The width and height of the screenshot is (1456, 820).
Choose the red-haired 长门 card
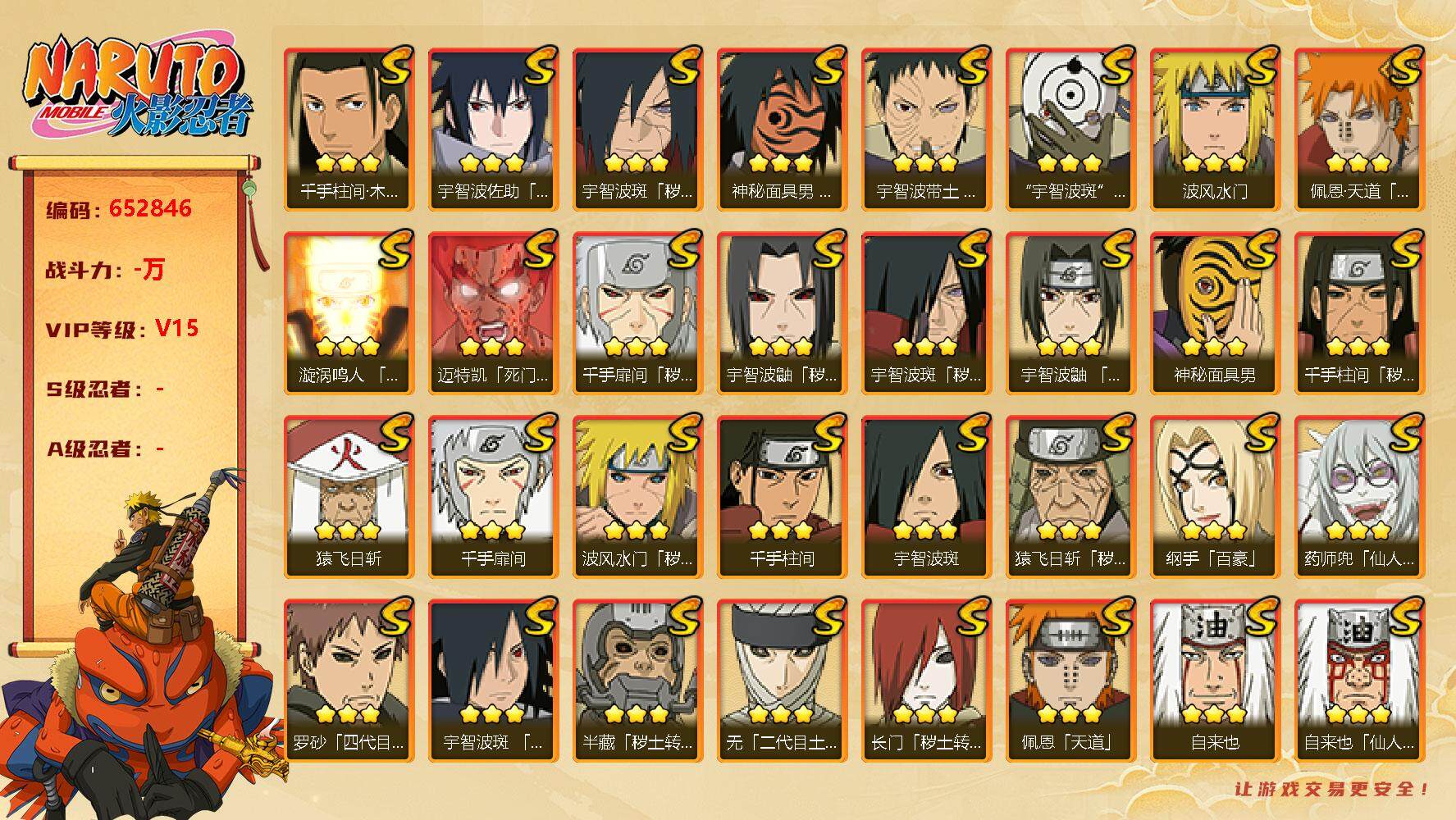coord(927,680)
